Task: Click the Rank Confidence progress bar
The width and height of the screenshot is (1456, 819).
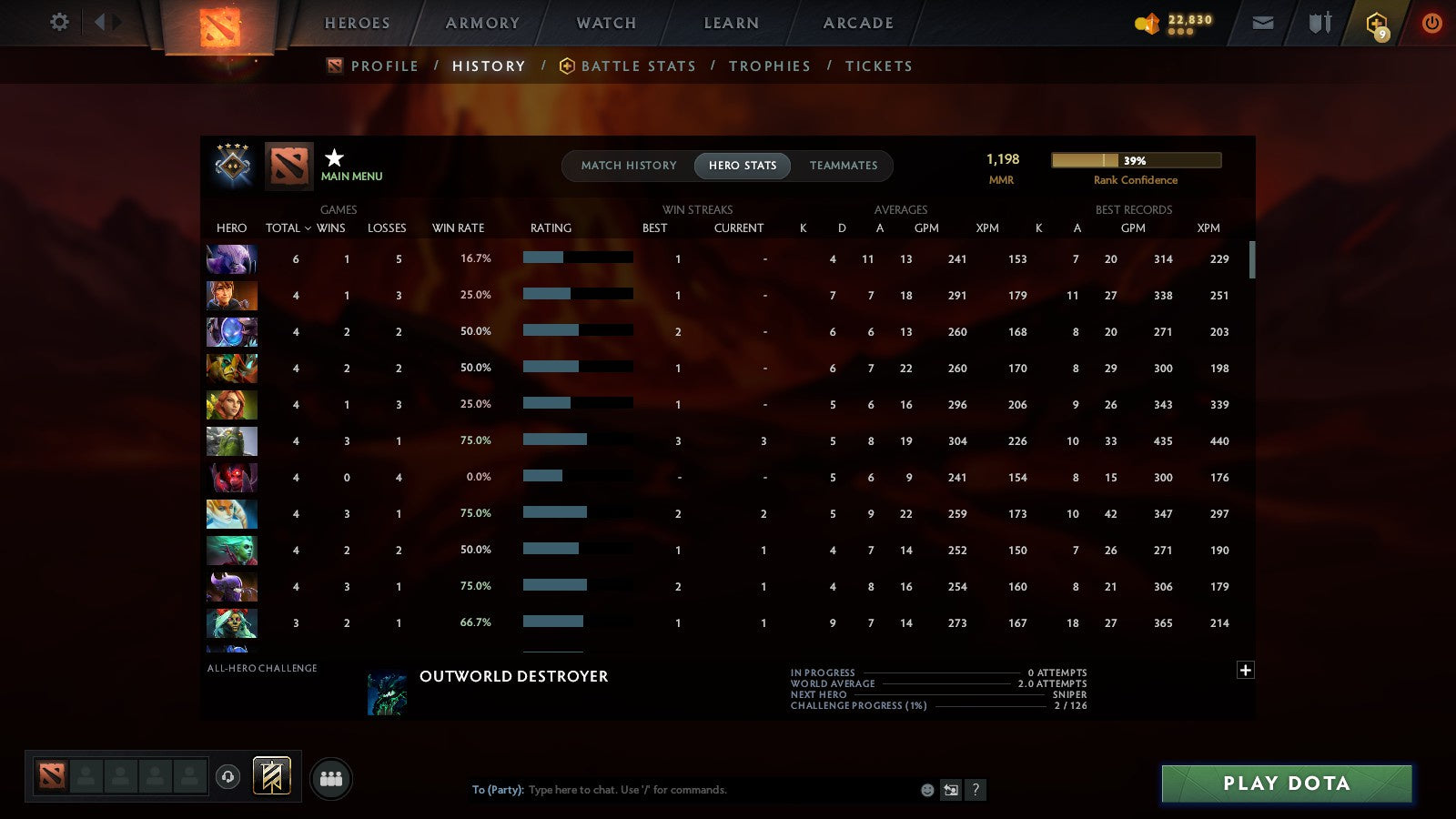Action: [1137, 160]
